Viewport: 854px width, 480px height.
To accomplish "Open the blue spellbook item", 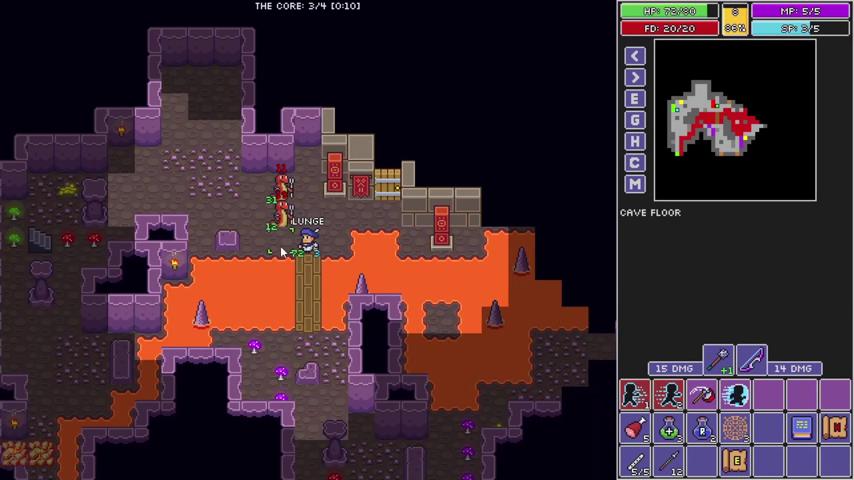I will click(x=801, y=428).
